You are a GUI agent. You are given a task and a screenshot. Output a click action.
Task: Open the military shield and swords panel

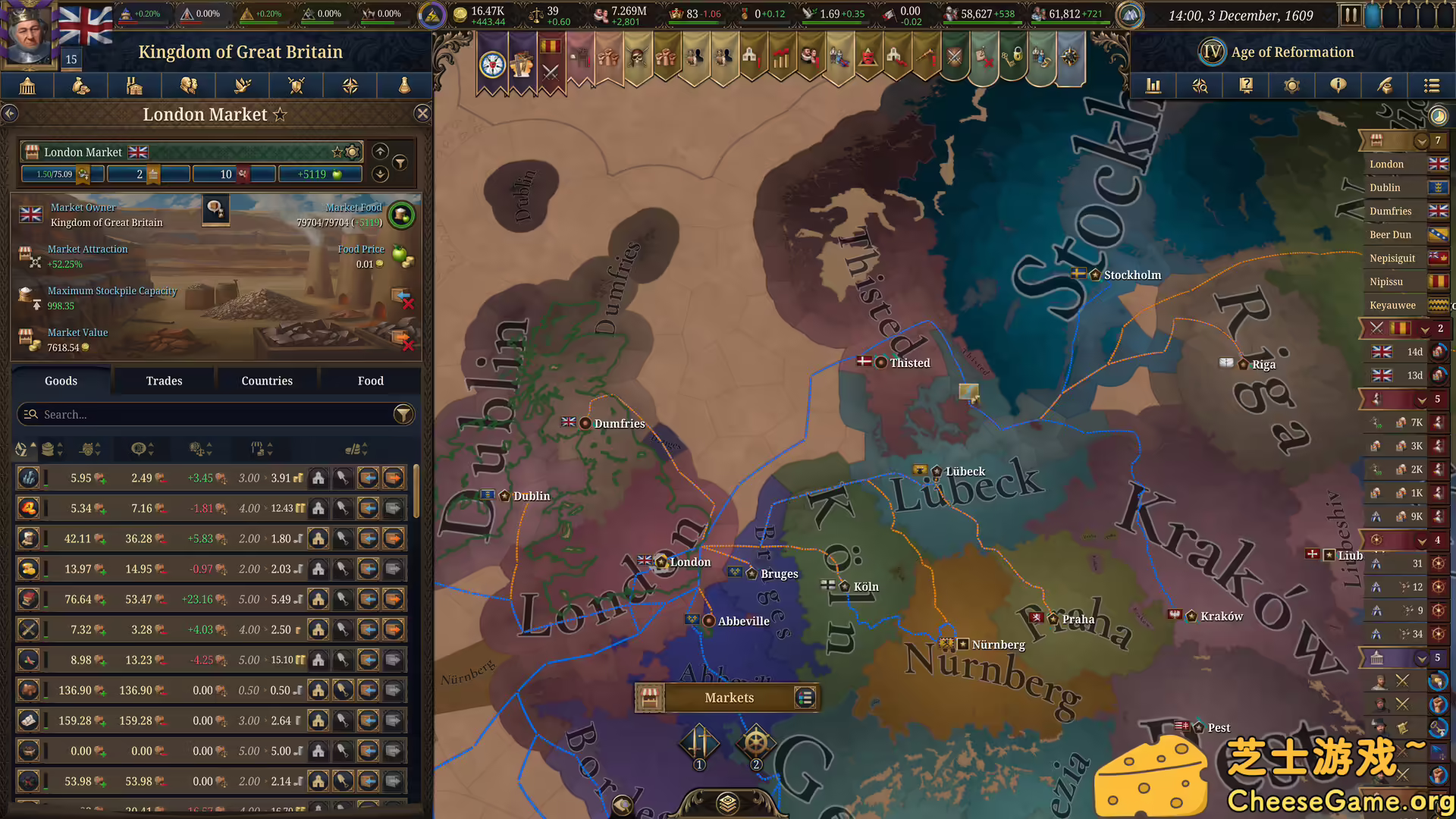[296, 86]
